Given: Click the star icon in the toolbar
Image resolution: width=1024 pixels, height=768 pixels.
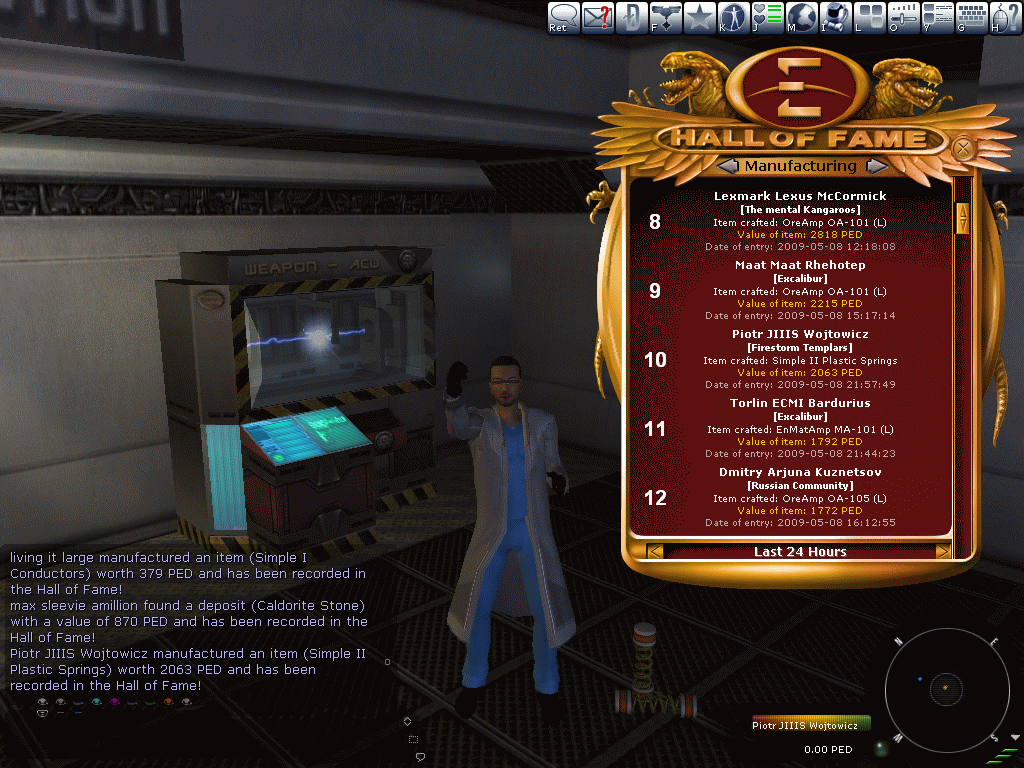Looking at the screenshot, I should click(699, 17).
